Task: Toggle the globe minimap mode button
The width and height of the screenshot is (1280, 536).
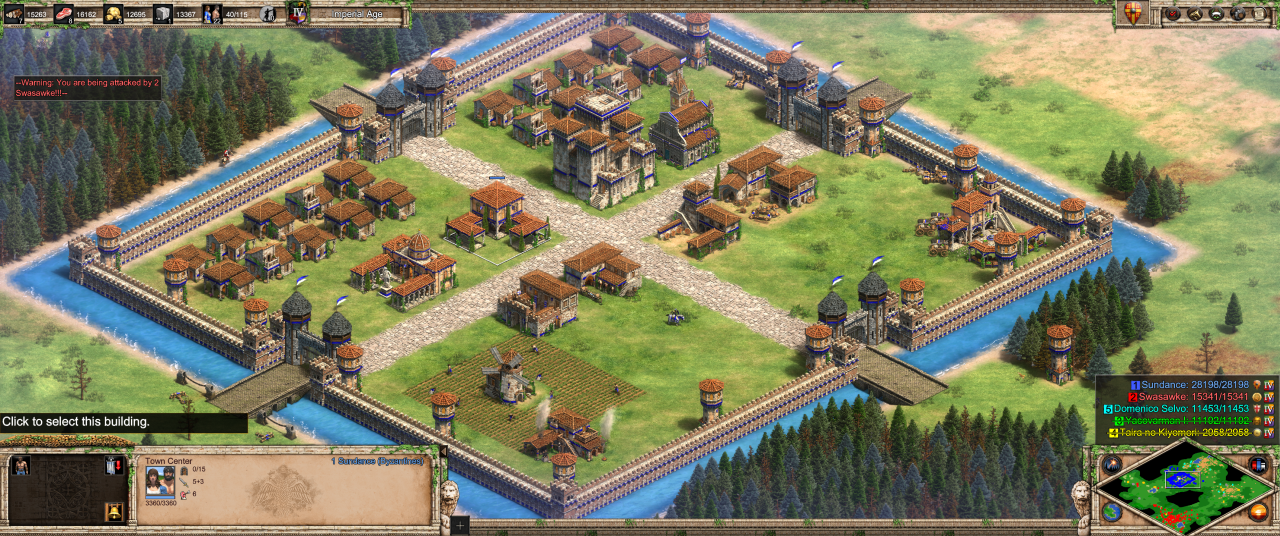Action: pos(1112,511)
